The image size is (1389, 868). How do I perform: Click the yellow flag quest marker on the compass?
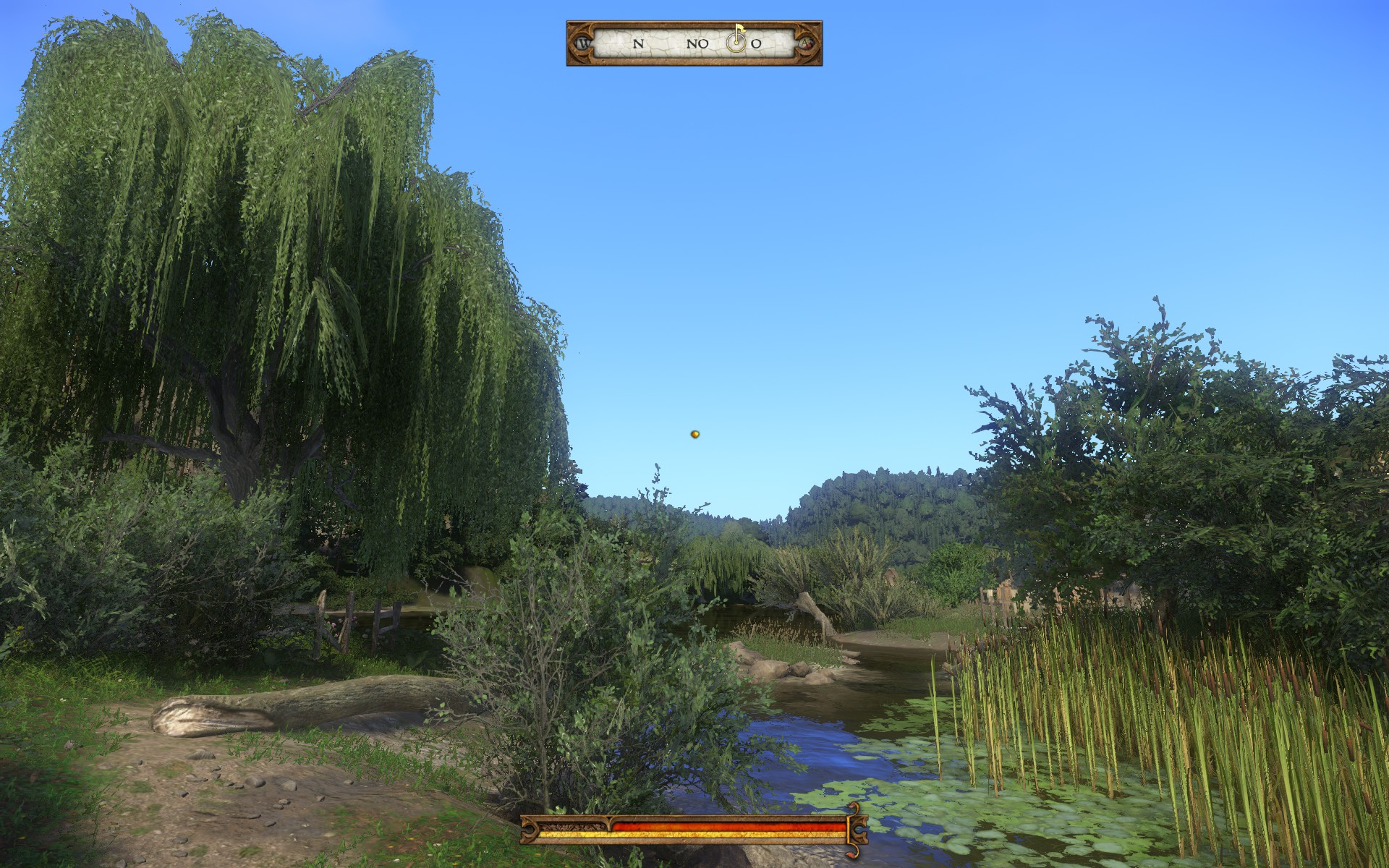point(738,32)
